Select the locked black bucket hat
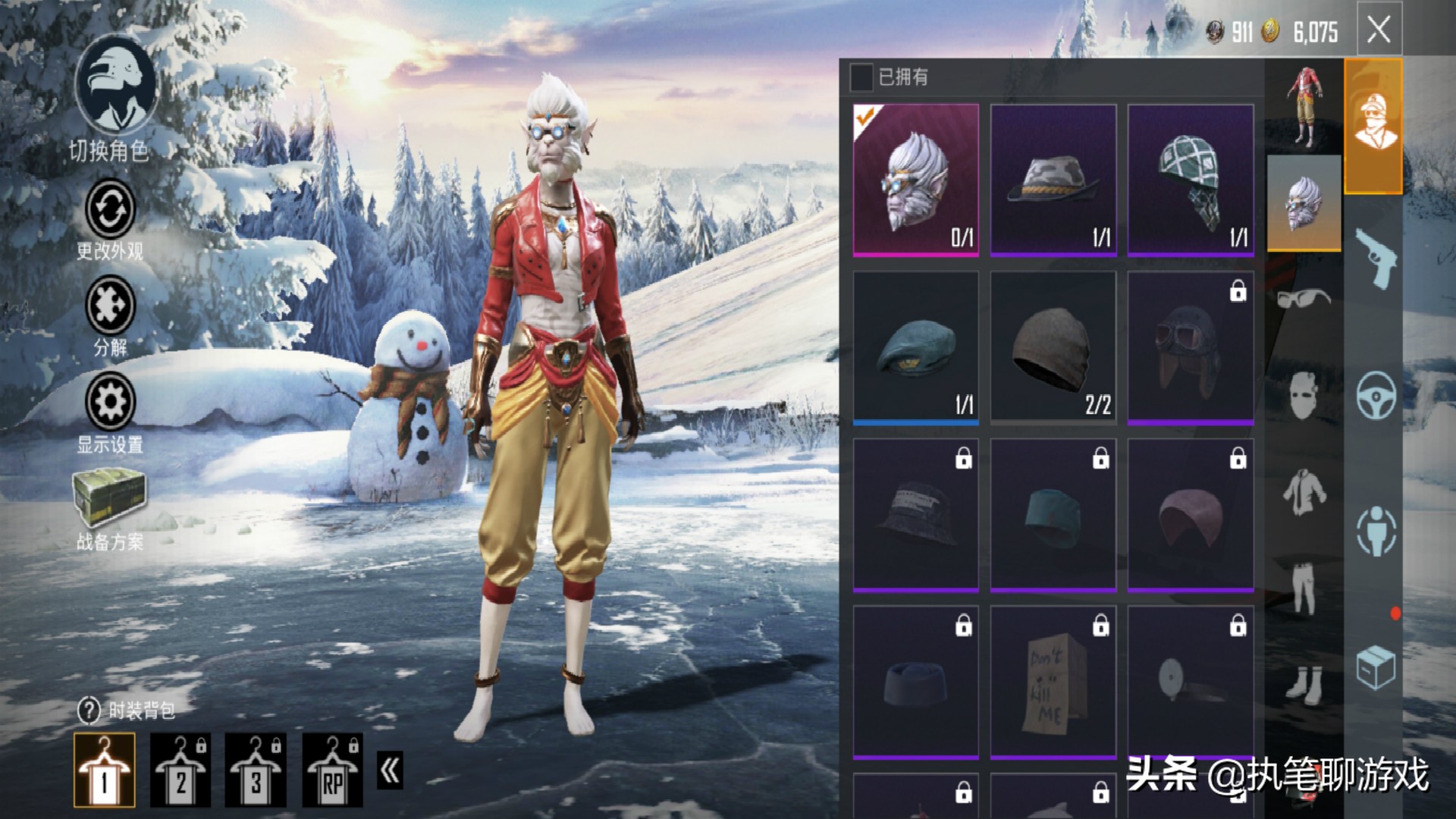The image size is (1456, 819). (x=915, y=514)
